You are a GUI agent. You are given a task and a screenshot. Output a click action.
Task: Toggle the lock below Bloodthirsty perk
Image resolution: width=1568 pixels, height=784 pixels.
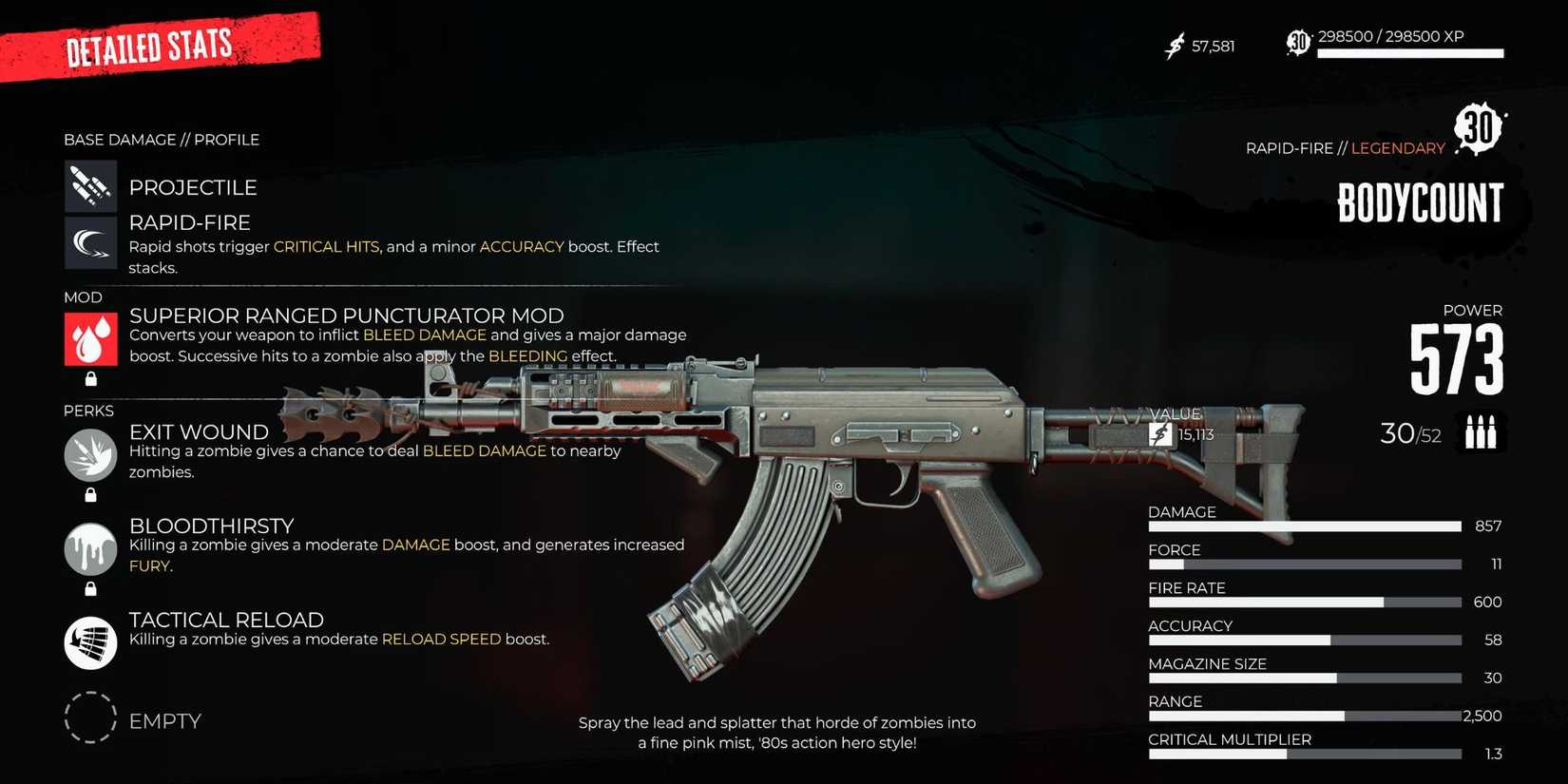click(x=90, y=589)
